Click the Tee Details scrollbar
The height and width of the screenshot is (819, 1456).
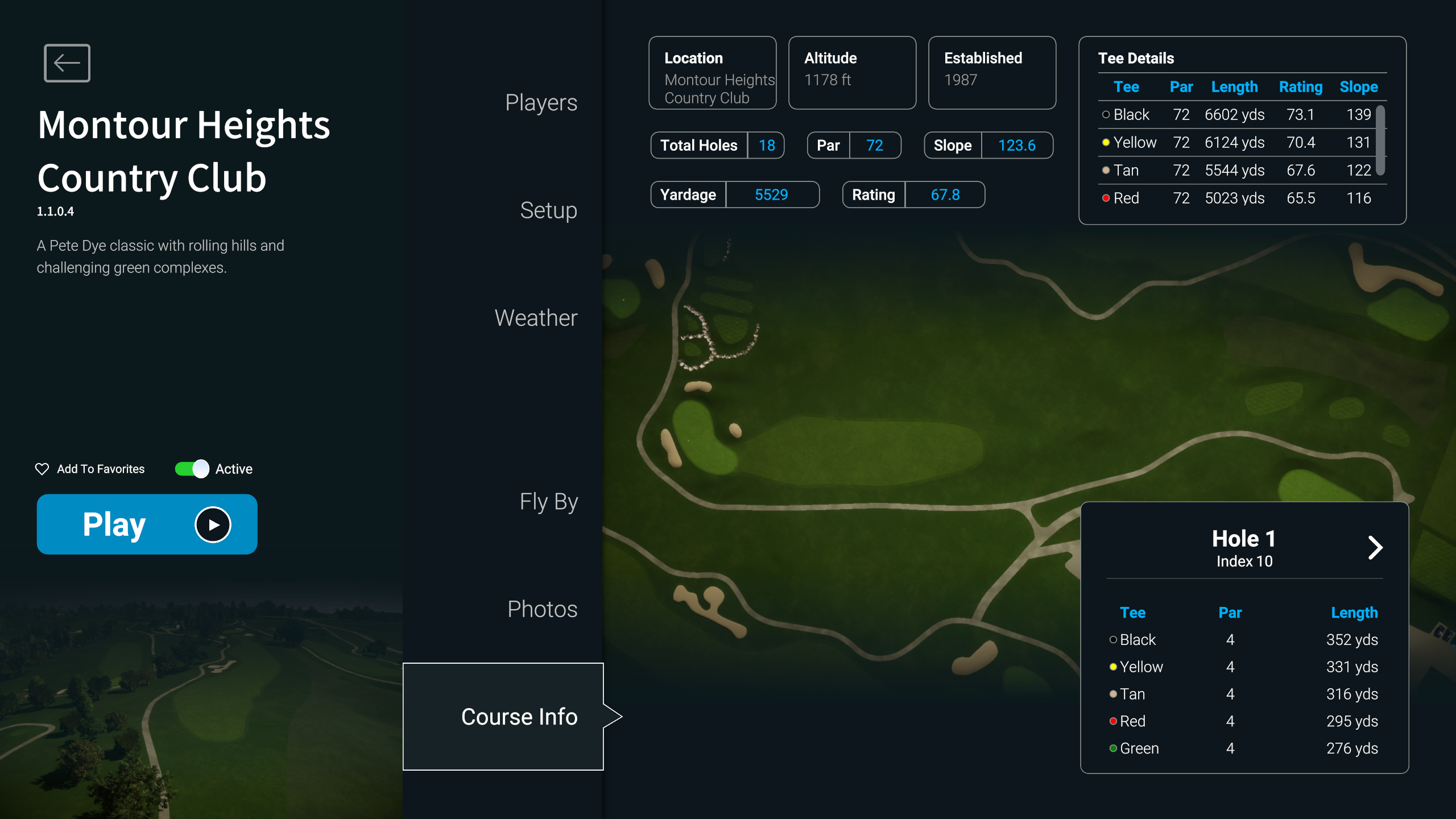(x=1380, y=140)
